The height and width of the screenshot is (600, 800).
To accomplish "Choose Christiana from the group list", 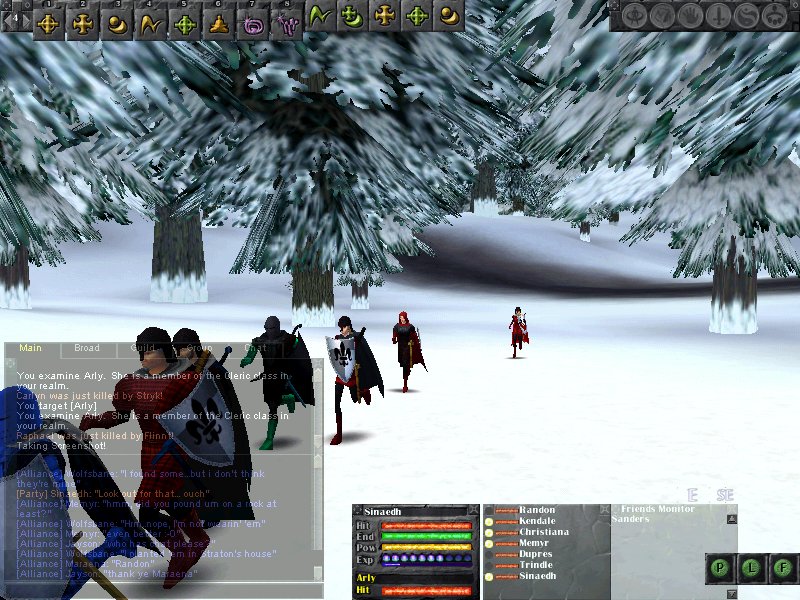I will point(544,533).
